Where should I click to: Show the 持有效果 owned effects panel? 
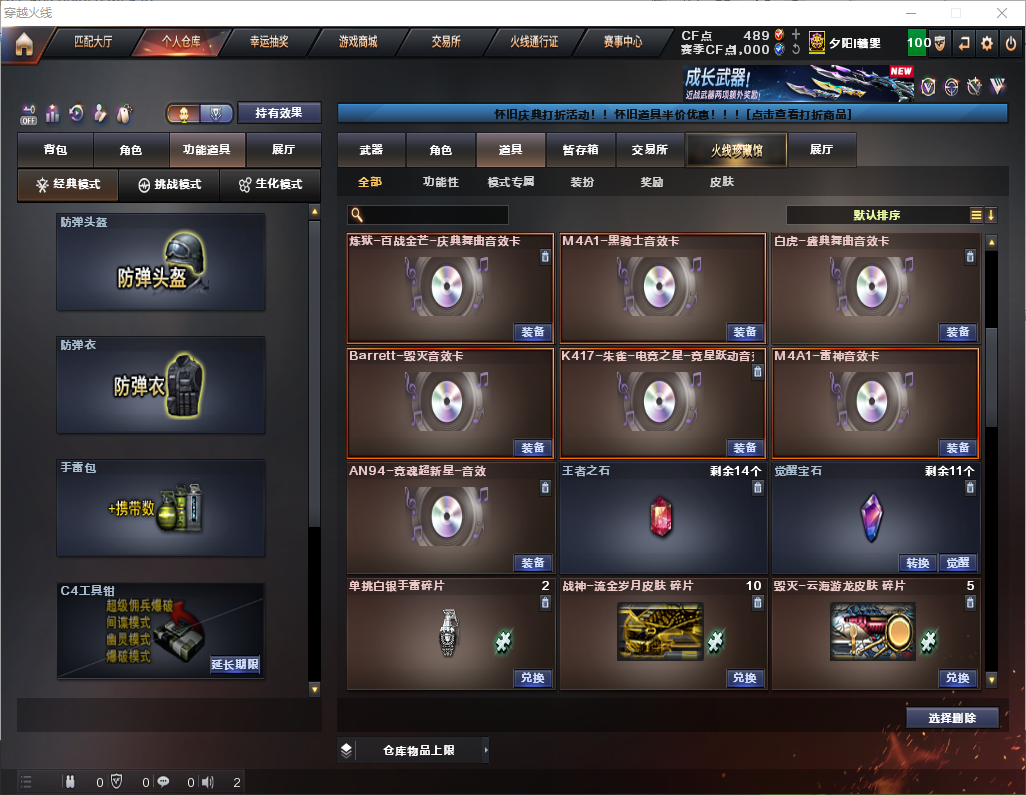click(x=278, y=113)
